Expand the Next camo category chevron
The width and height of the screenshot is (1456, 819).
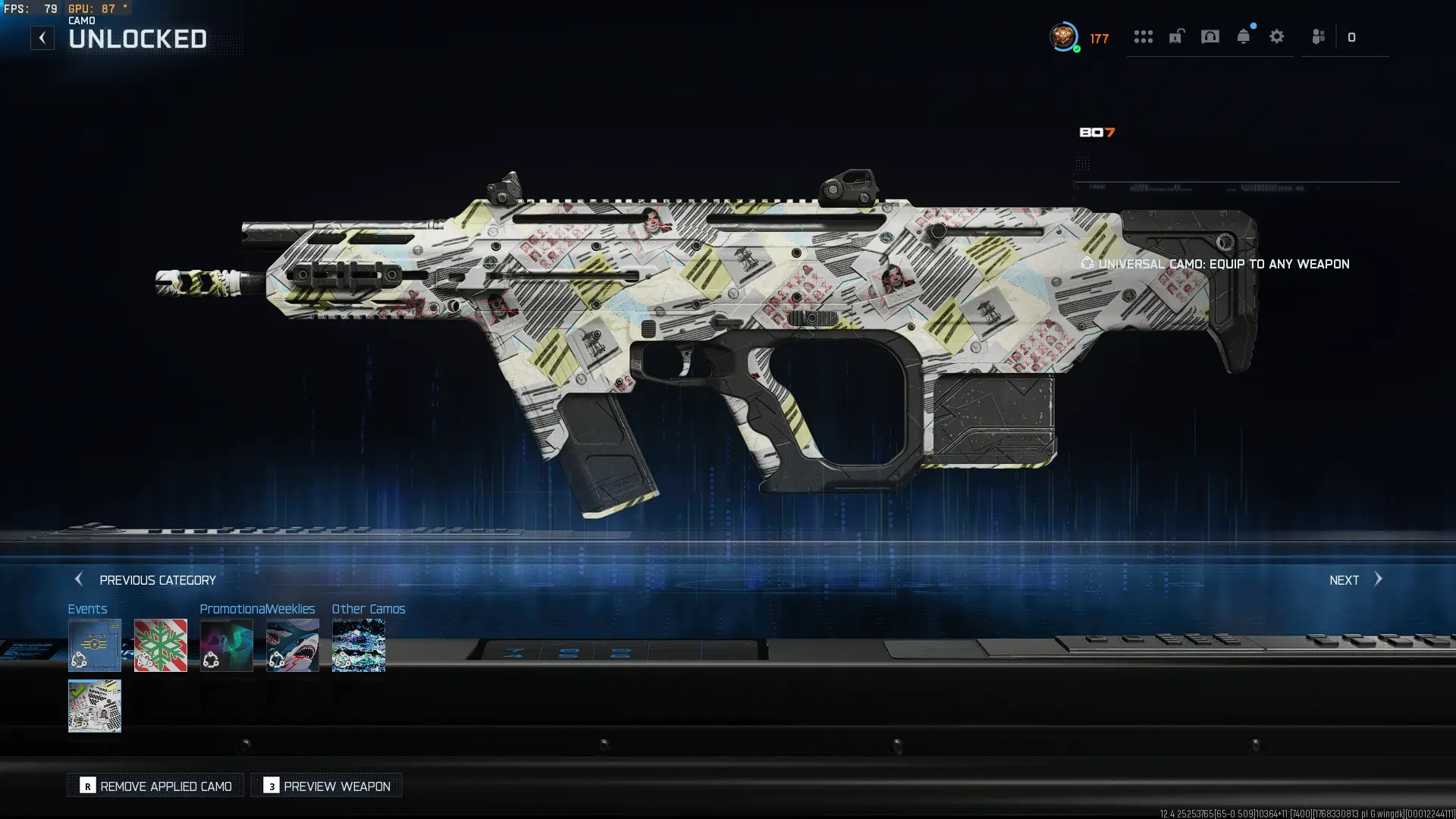click(x=1380, y=579)
